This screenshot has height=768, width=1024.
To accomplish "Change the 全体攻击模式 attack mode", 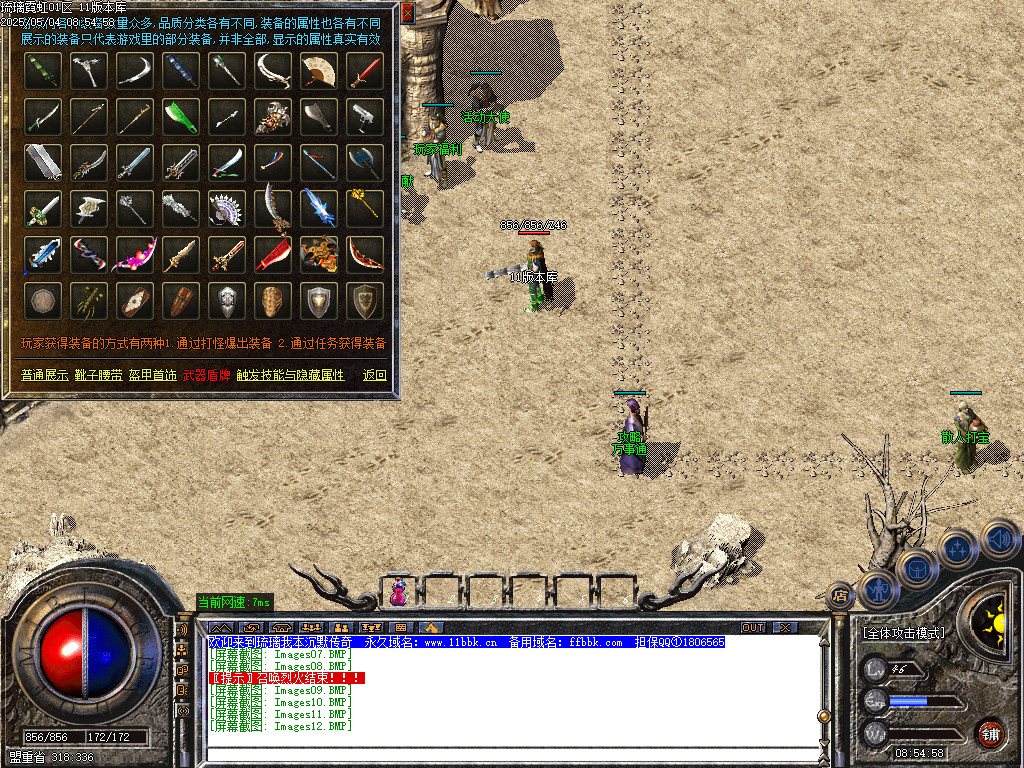I will [x=903, y=633].
